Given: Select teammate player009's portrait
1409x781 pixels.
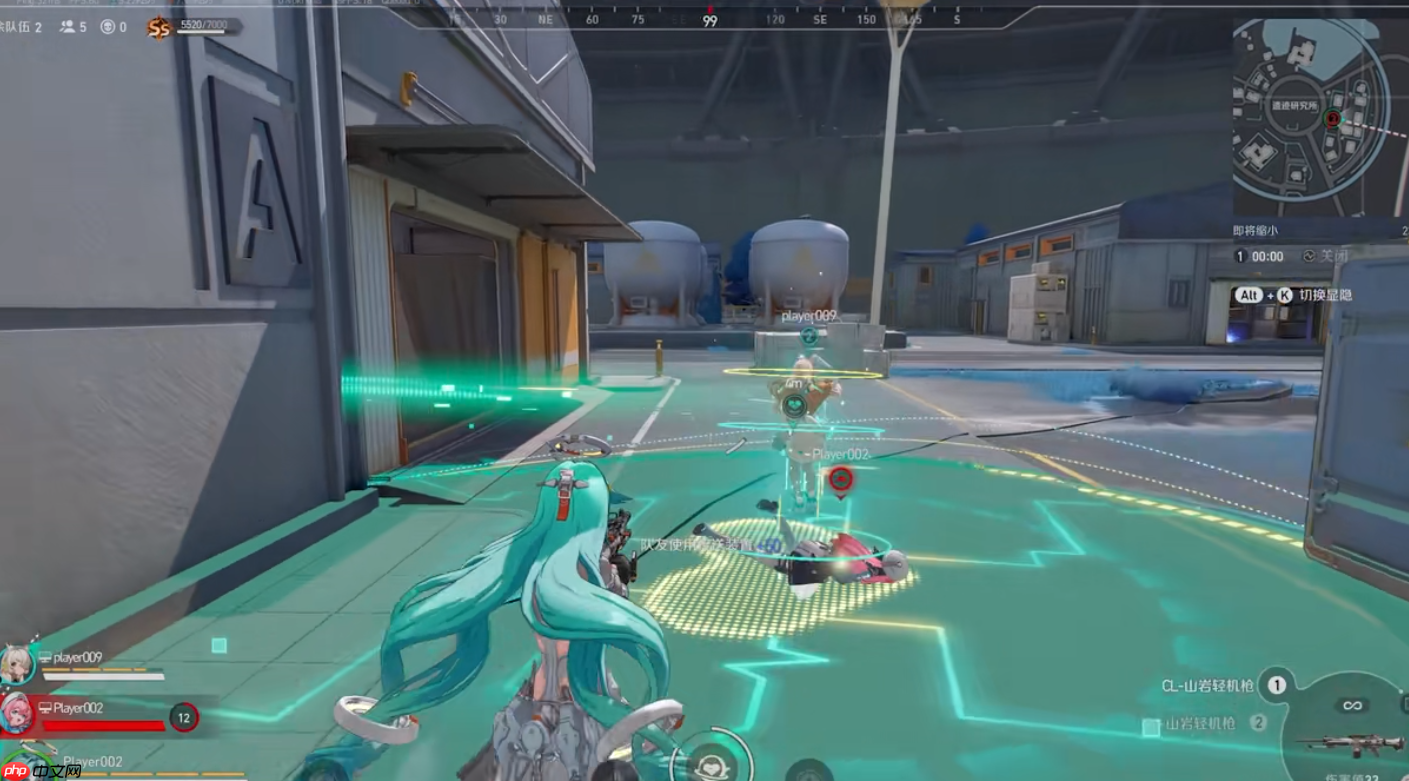Looking at the screenshot, I should (18, 663).
